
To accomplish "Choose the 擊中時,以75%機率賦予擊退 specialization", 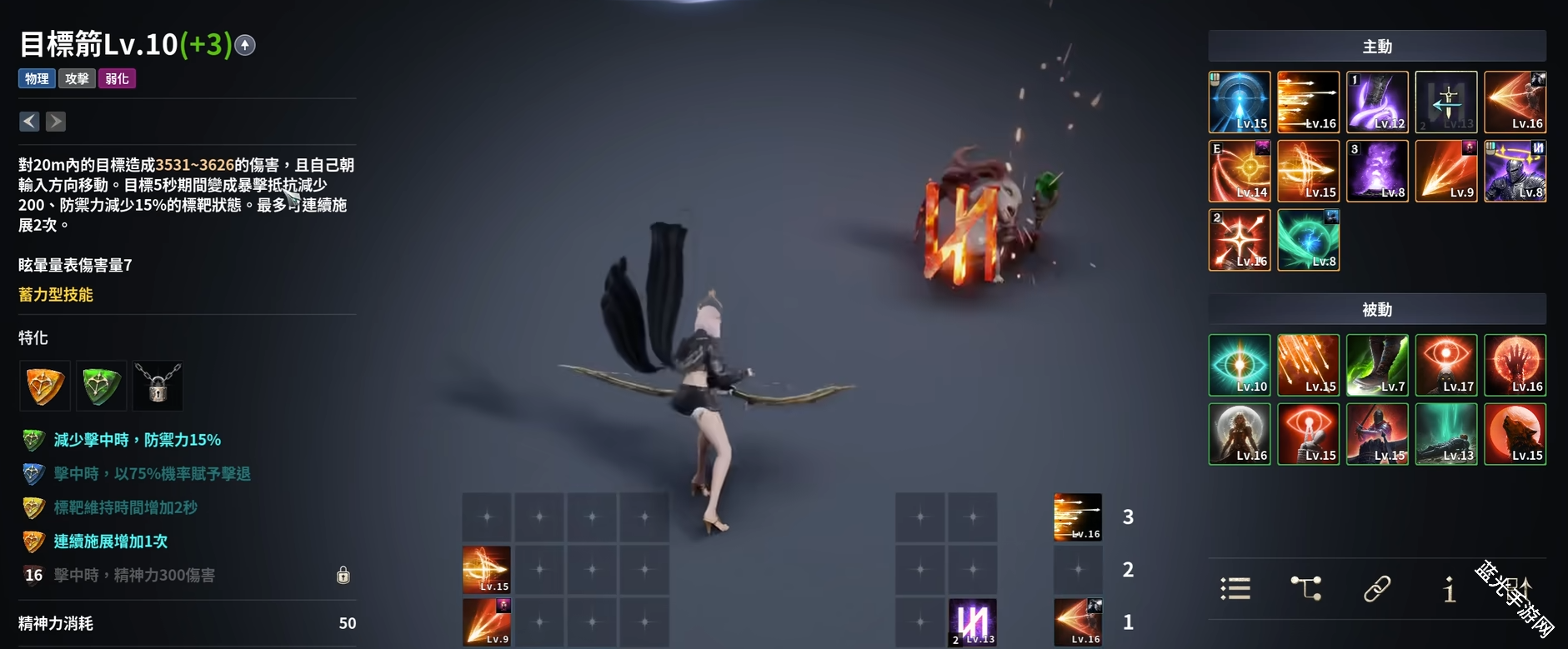I will coord(152,473).
